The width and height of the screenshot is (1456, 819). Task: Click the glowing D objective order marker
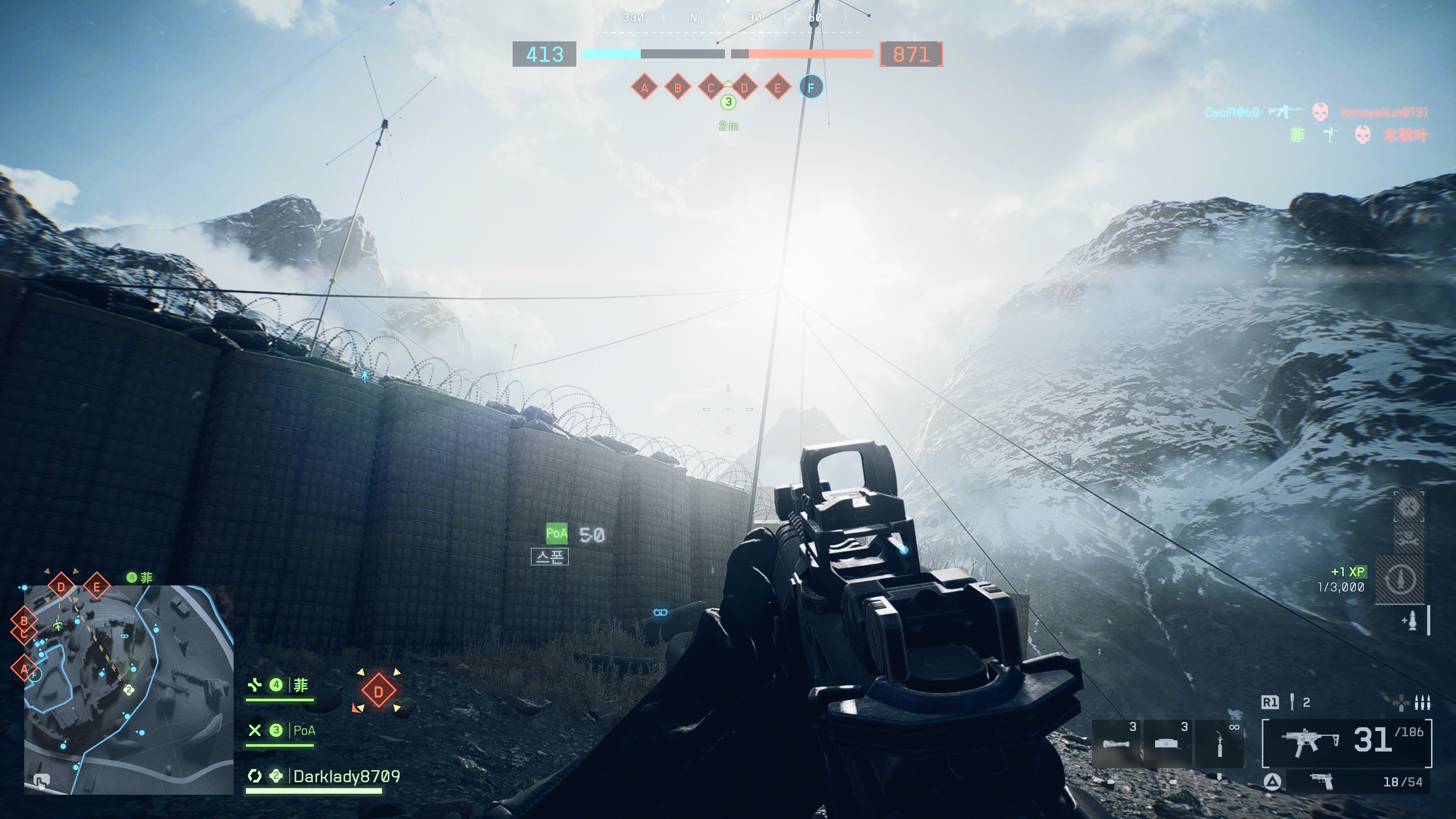(x=378, y=691)
